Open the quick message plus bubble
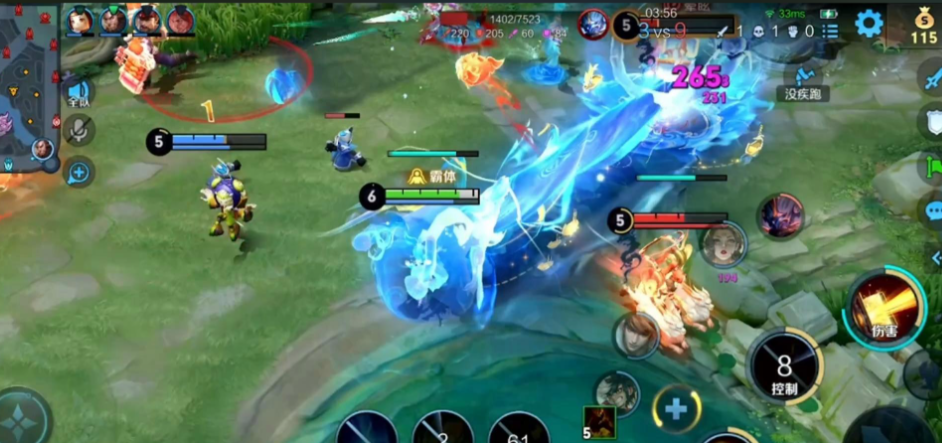Screen dimensions: 942x443 [x=79, y=172]
